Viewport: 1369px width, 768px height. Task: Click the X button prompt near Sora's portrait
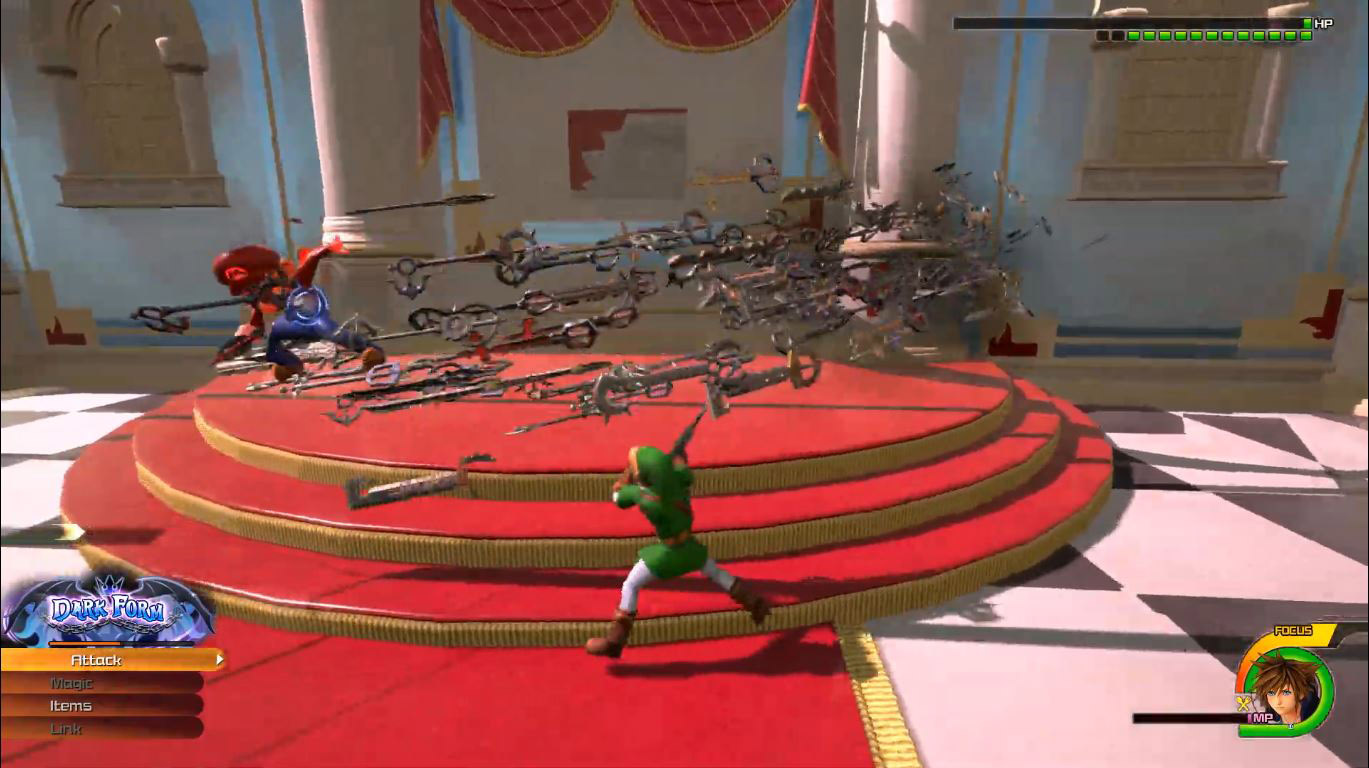click(1242, 702)
